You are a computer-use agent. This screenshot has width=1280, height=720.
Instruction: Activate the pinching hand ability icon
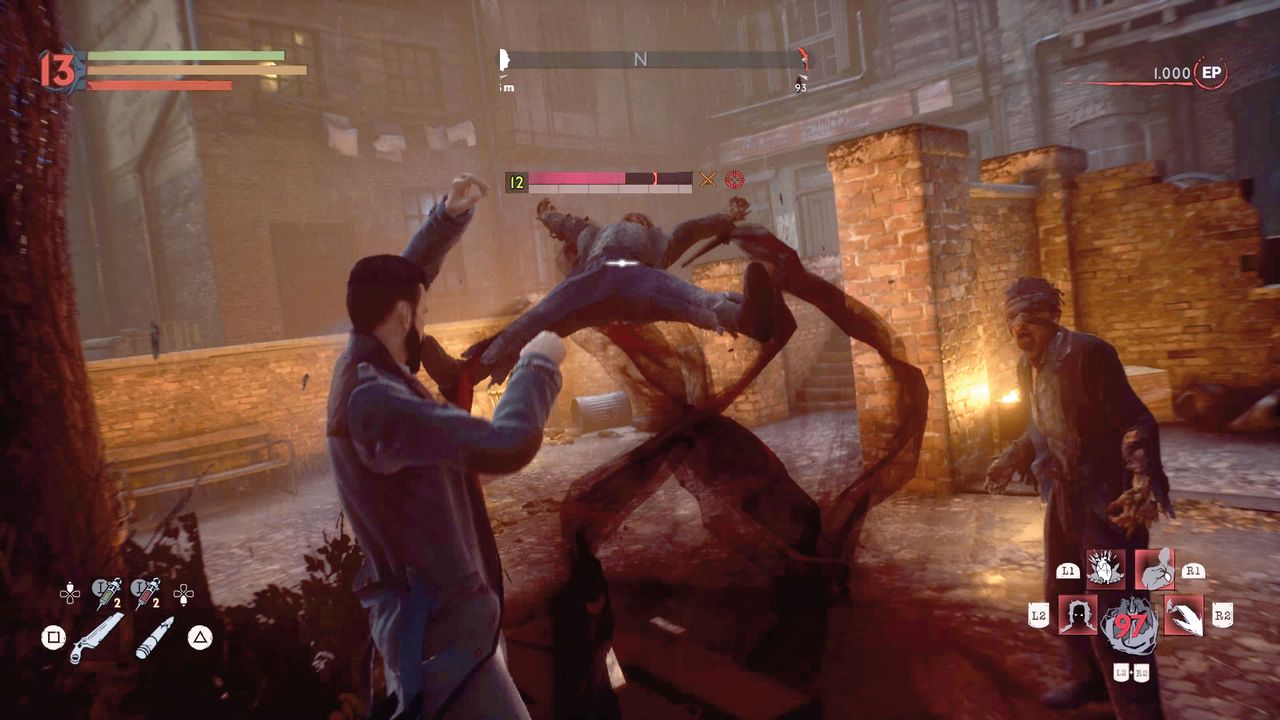pos(1154,568)
